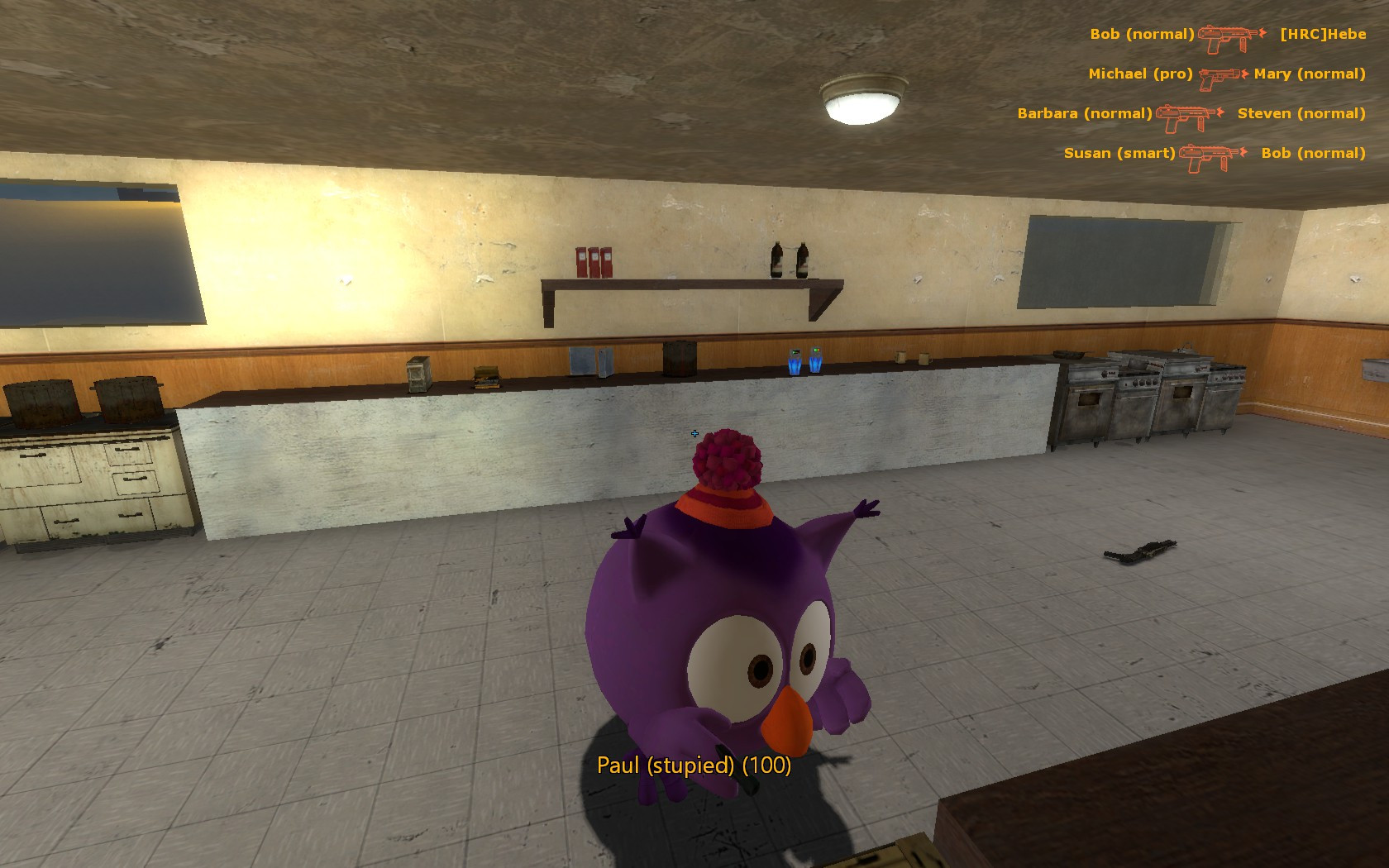This screenshot has width=1389, height=868.
Task: Click the nametag Paul (stupied) (100)
Action: coord(695,765)
